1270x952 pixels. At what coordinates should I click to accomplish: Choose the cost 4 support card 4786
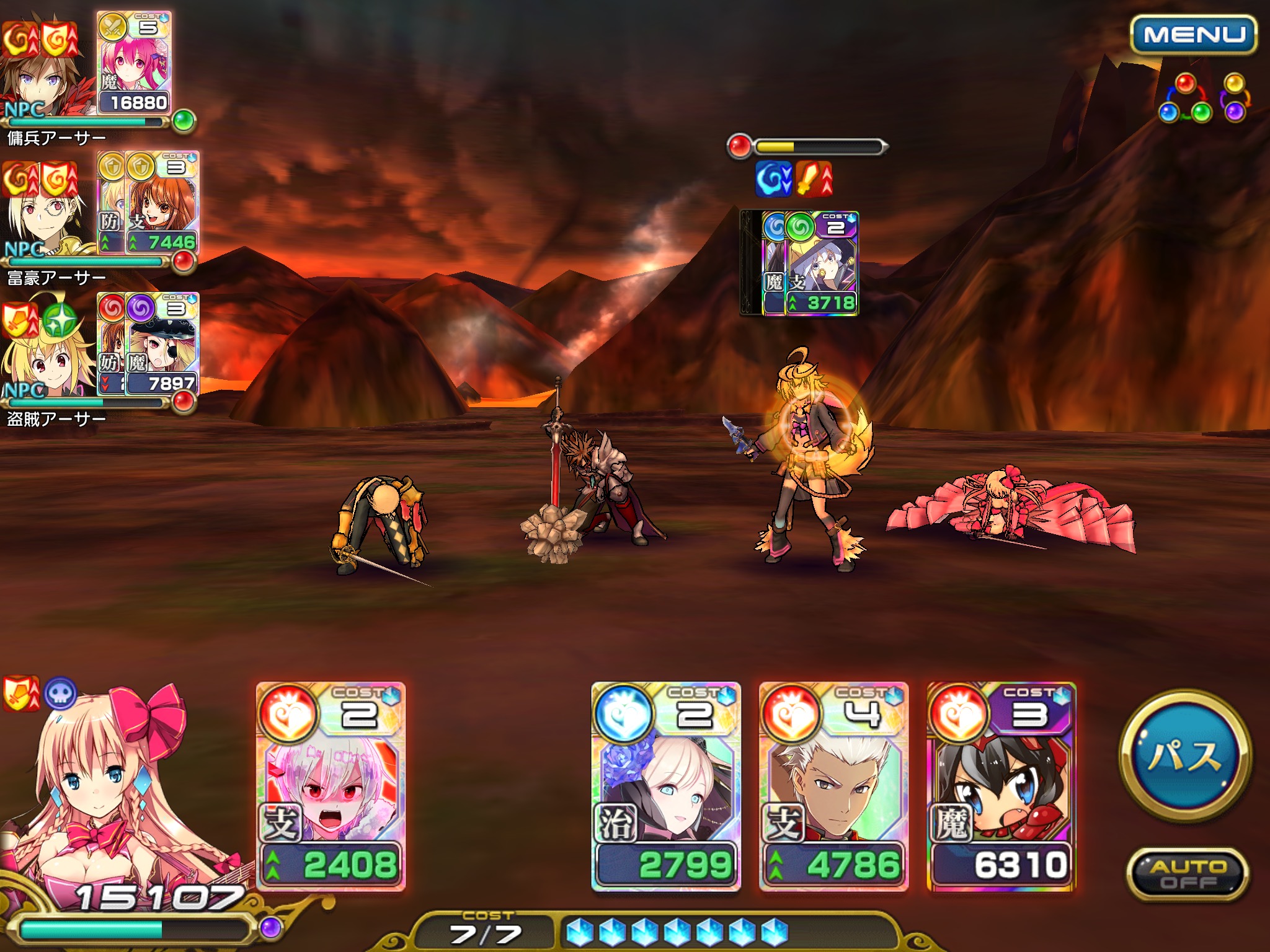click(x=833, y=787)
